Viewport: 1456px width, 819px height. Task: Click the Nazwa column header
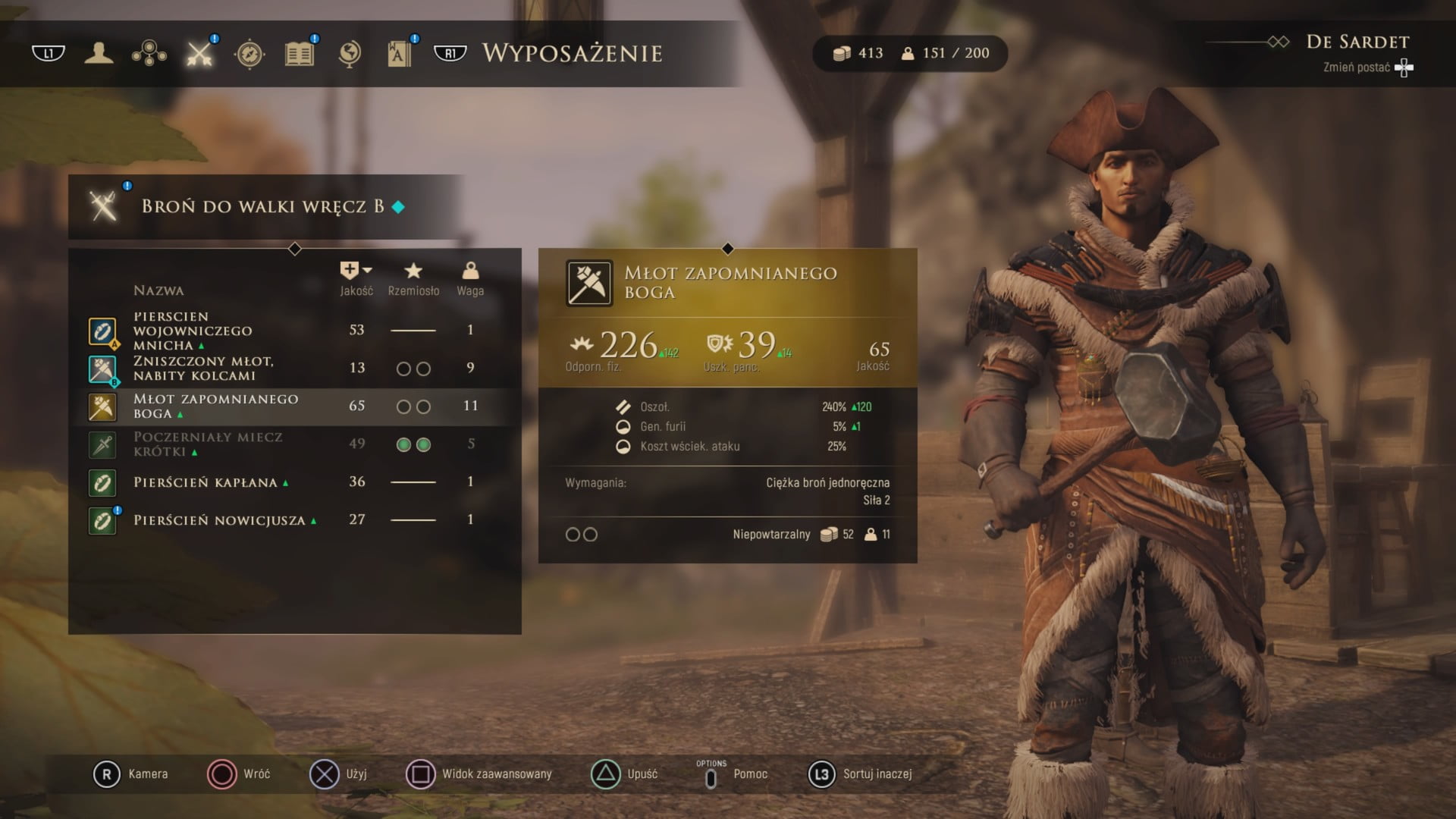point(158,290)
